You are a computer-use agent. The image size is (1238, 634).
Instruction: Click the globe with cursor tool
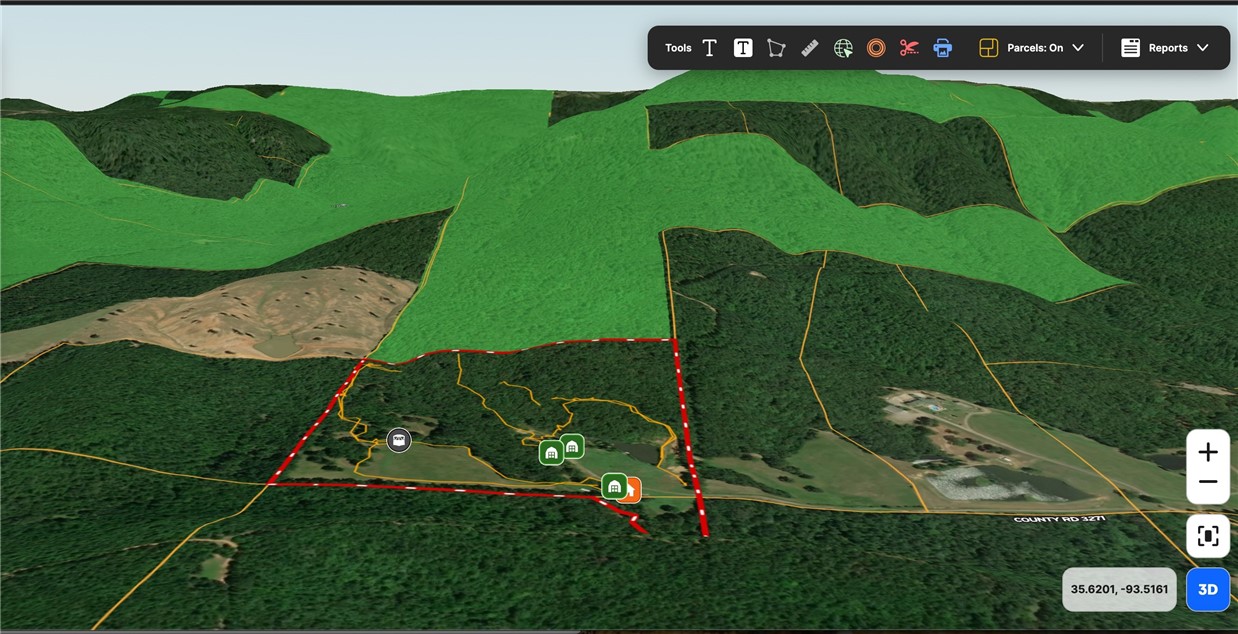(x=843, y=48)
